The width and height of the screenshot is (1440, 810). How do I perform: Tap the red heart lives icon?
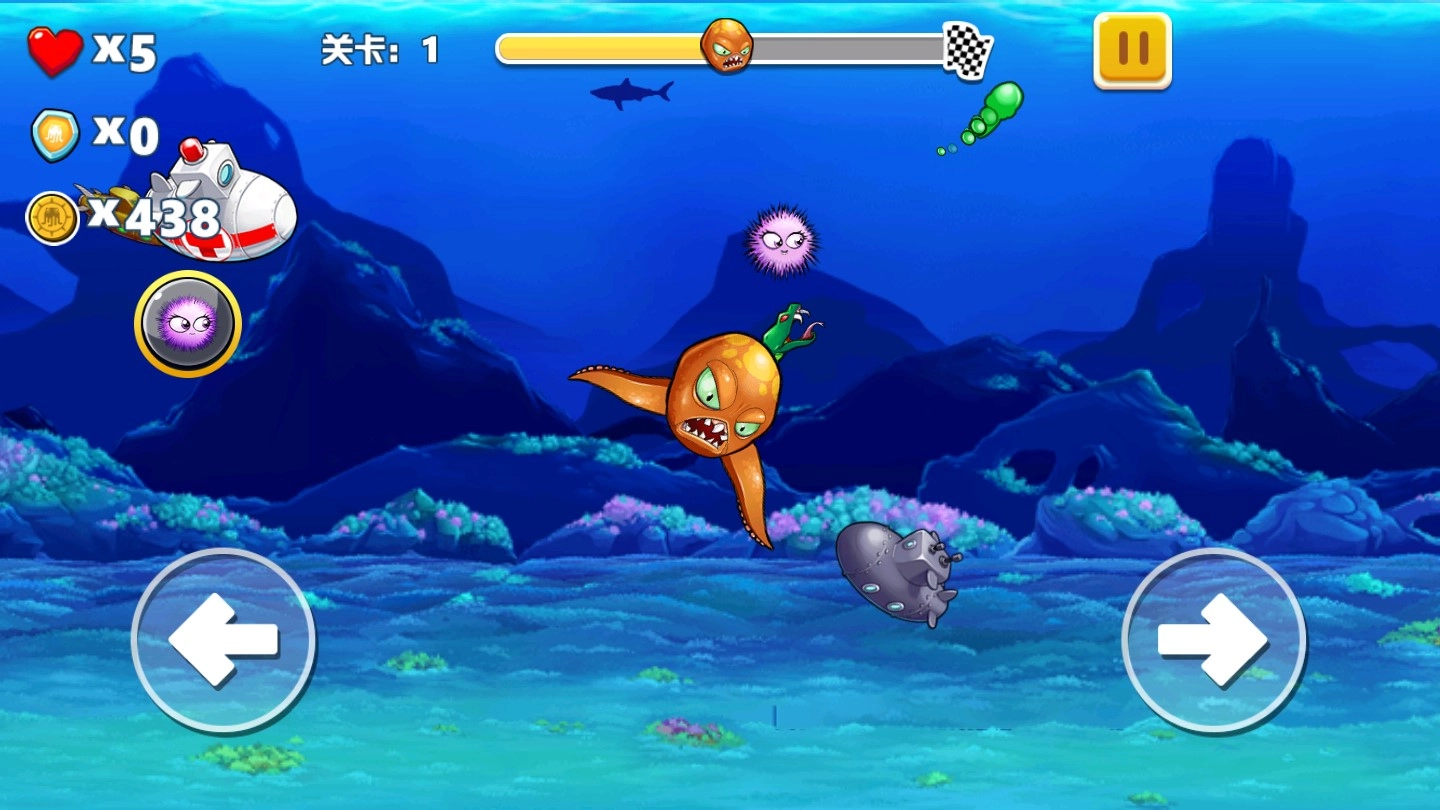click(57, 50)
